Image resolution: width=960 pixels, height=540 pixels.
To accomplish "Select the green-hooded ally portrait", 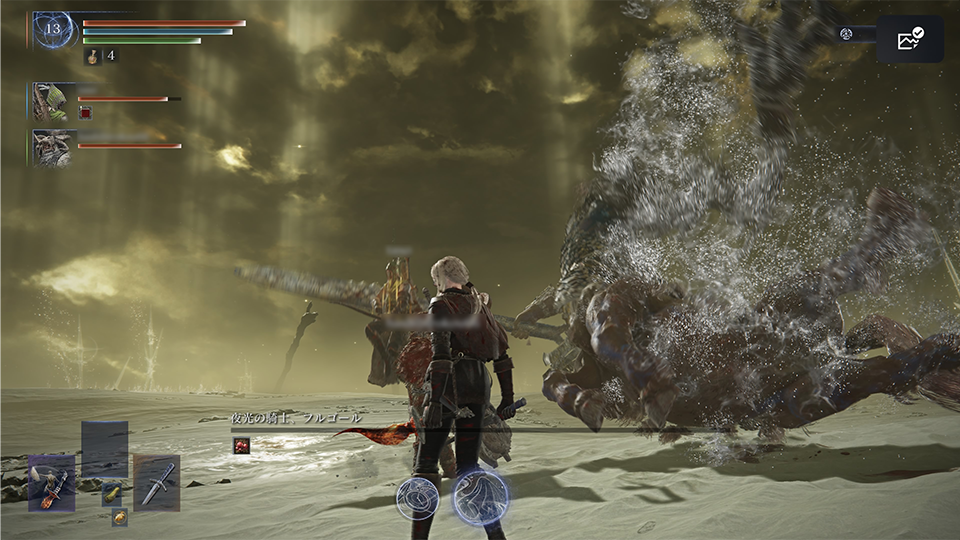I will coord(52,102).
